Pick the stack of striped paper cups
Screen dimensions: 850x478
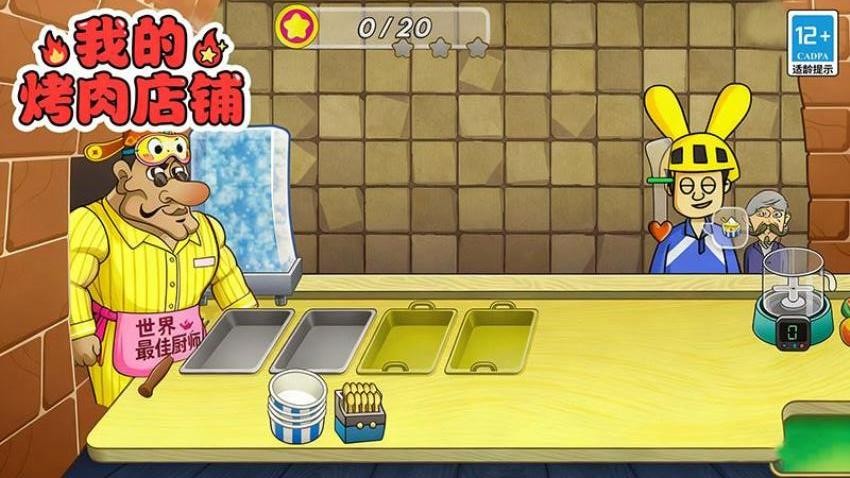(x=296, y=404)
